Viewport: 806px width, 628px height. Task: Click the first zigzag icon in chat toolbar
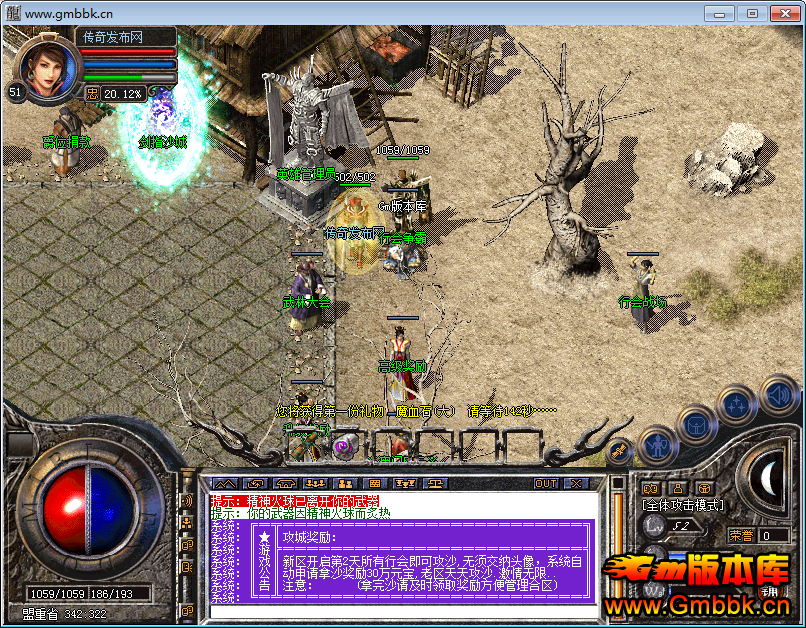[223, 484]
